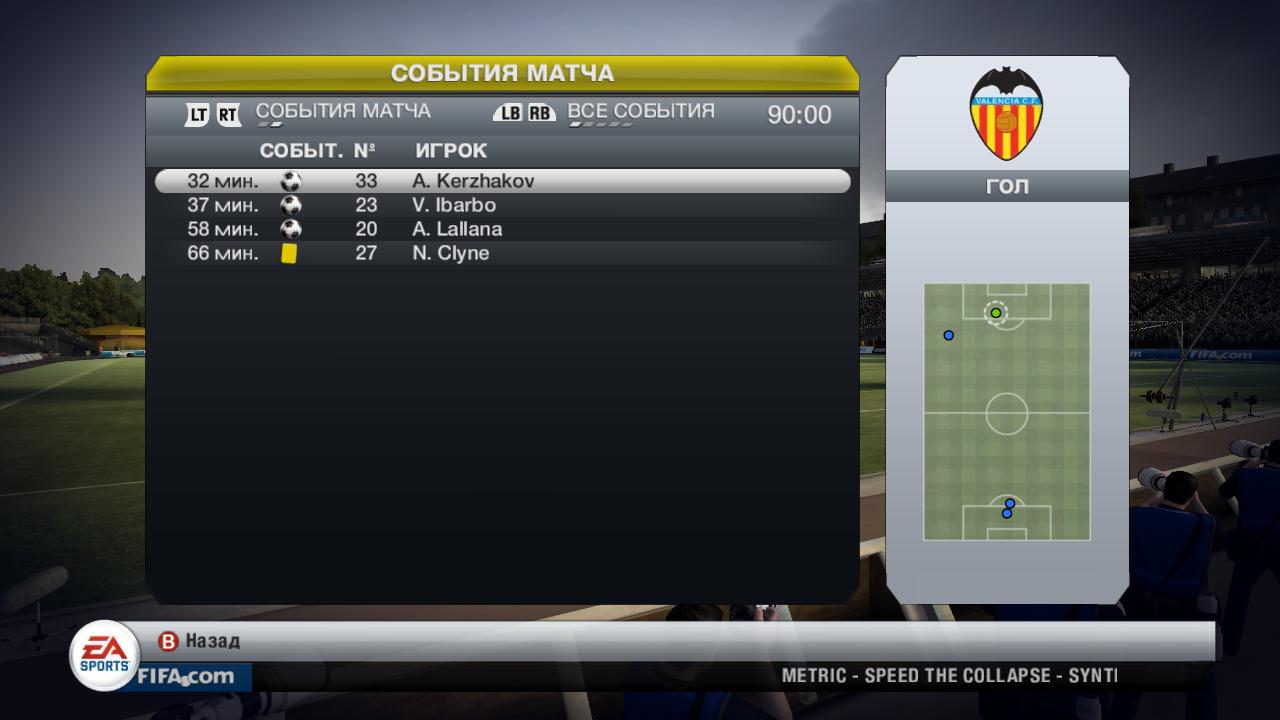Pick the N. Clyne yellow card row
The image size is (1280, 720).
502,253
